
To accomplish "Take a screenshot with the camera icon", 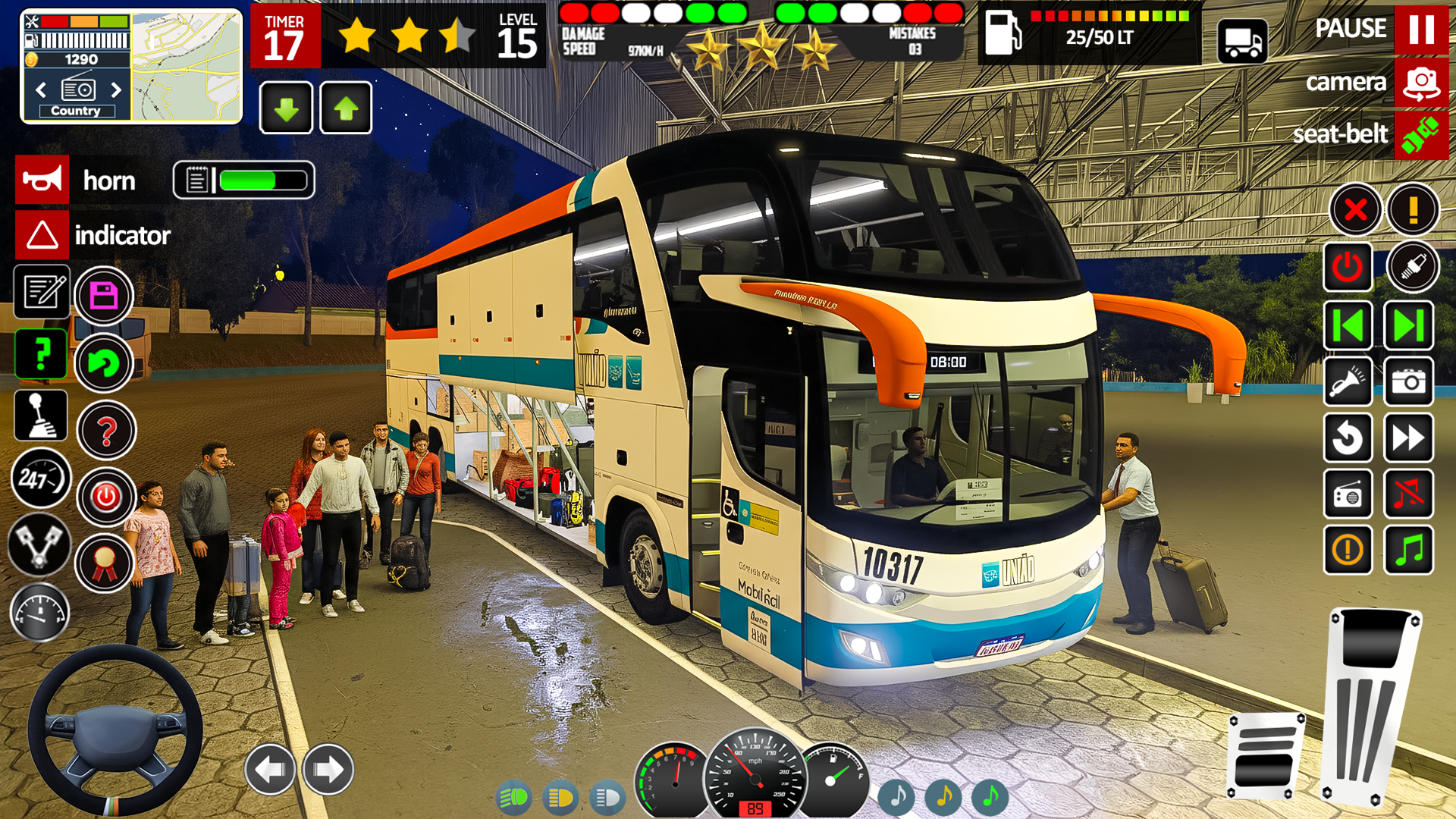I will click(x=1409, y=381).
